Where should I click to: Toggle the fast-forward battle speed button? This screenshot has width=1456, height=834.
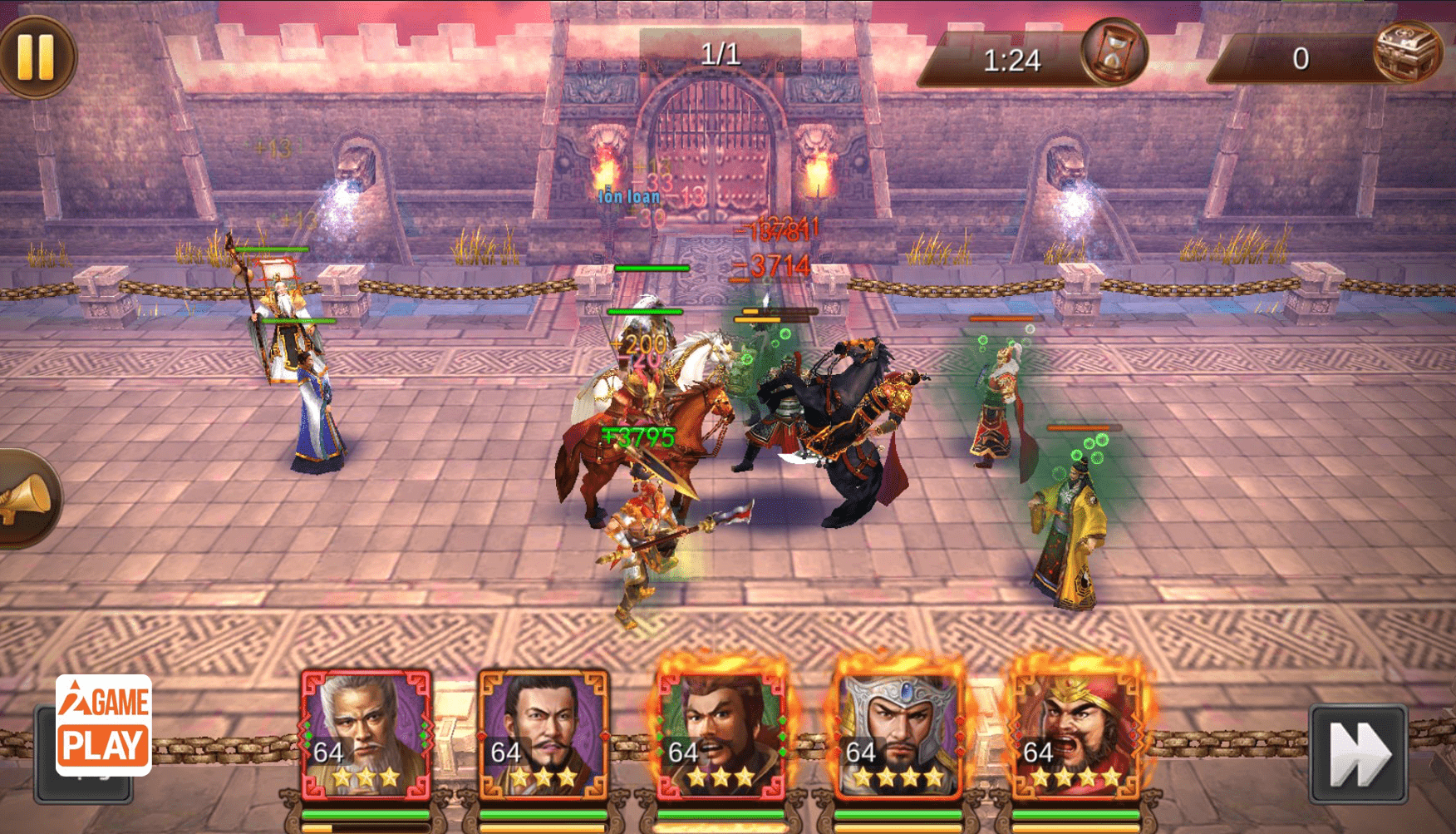pyautogui.click(x=1358, y=754)
